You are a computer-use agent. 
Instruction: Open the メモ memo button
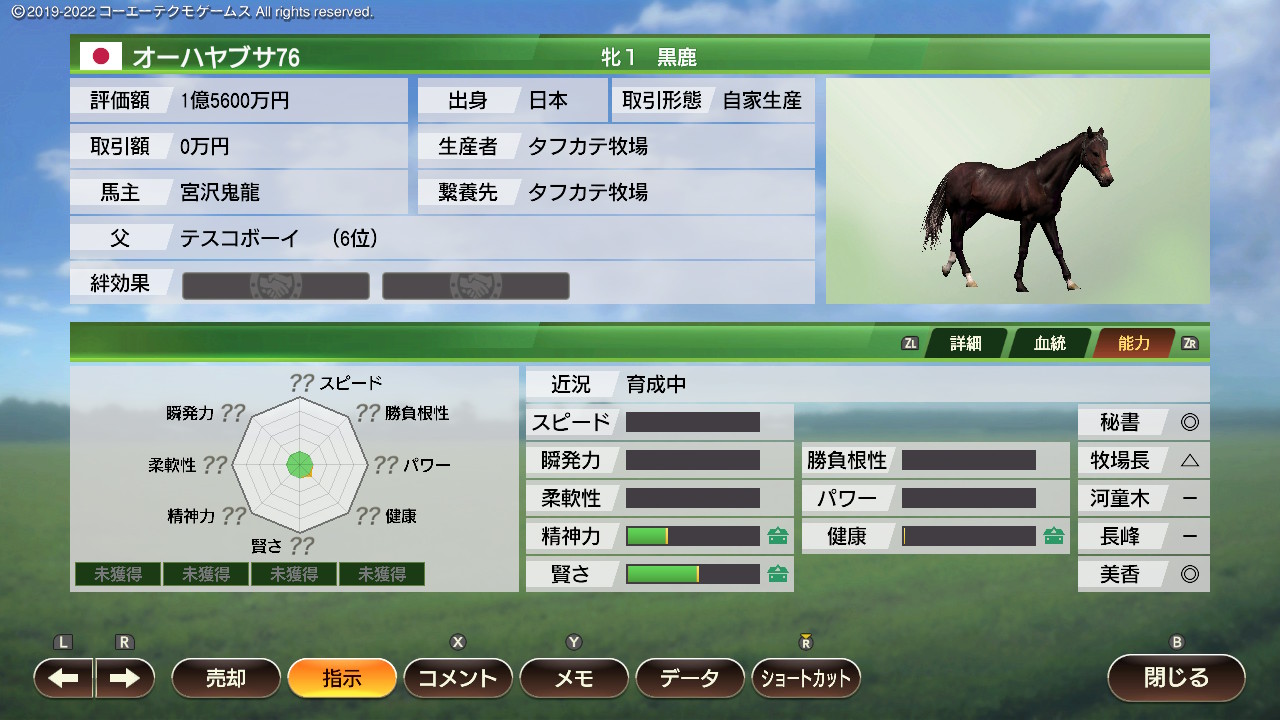click(574, 678)
